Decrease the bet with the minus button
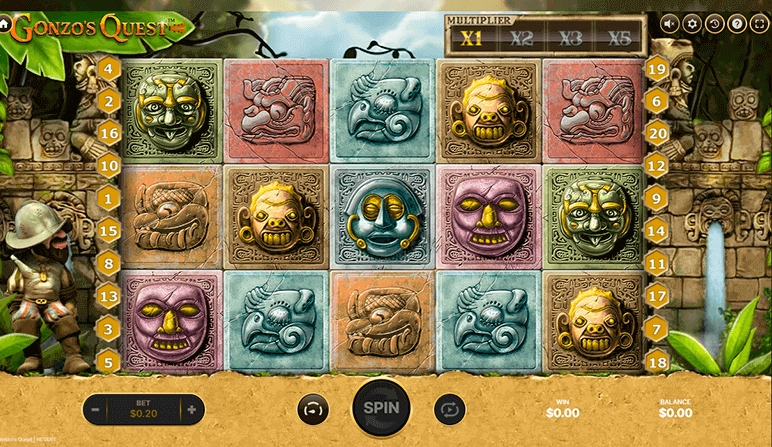Screen dimensions: 772x447 pyautogui.click(x=95, y=409)
